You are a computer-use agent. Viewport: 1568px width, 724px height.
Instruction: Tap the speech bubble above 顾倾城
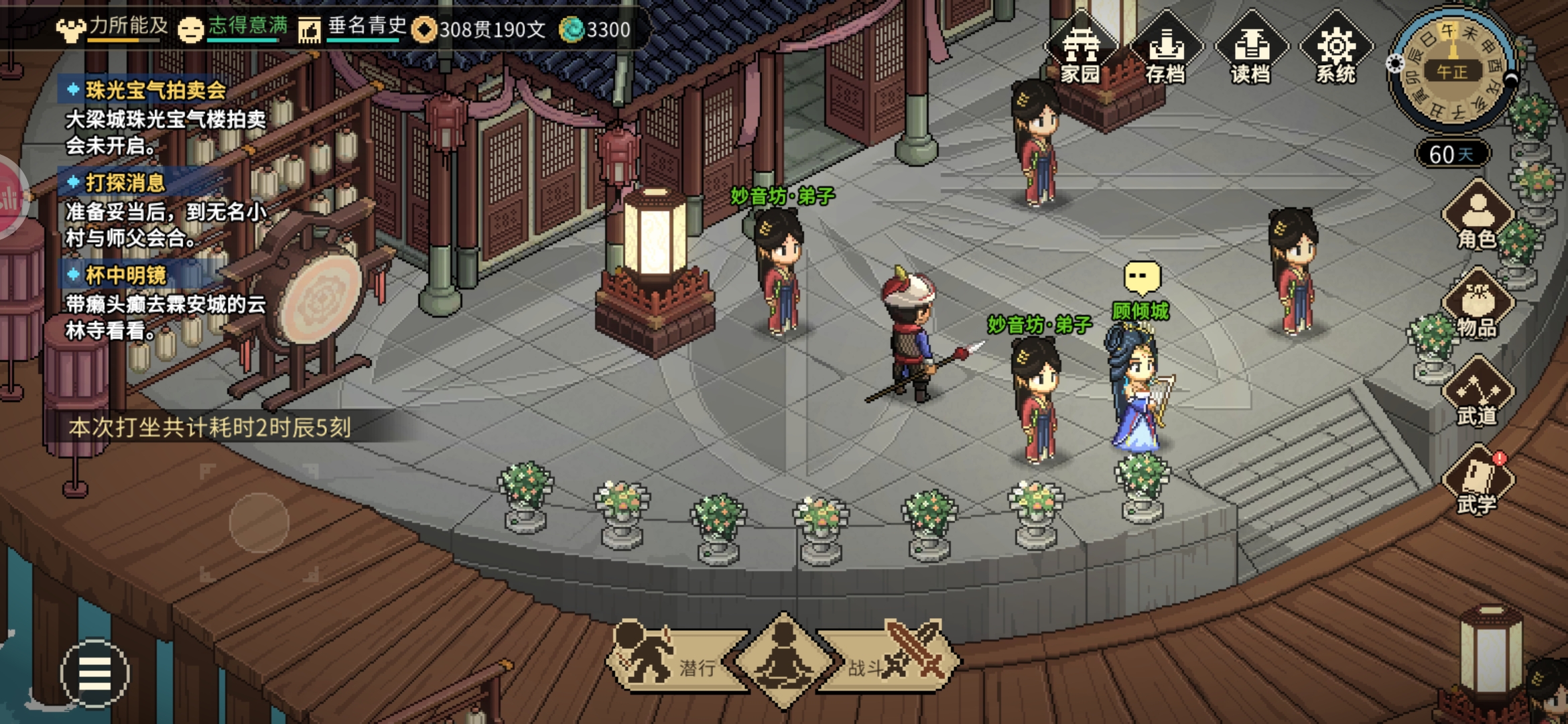[1142, 277]
